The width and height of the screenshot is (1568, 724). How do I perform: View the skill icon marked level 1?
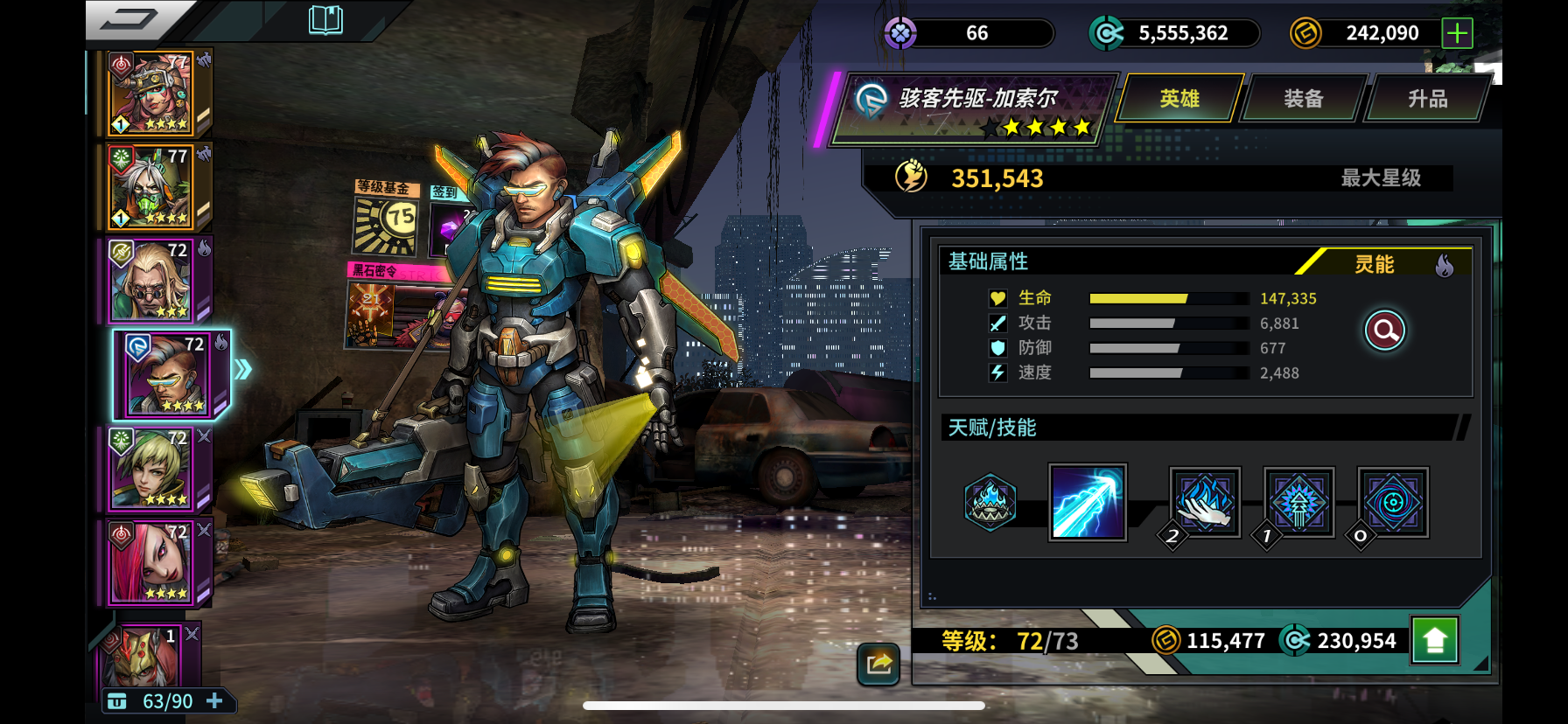click(1298, 503)
